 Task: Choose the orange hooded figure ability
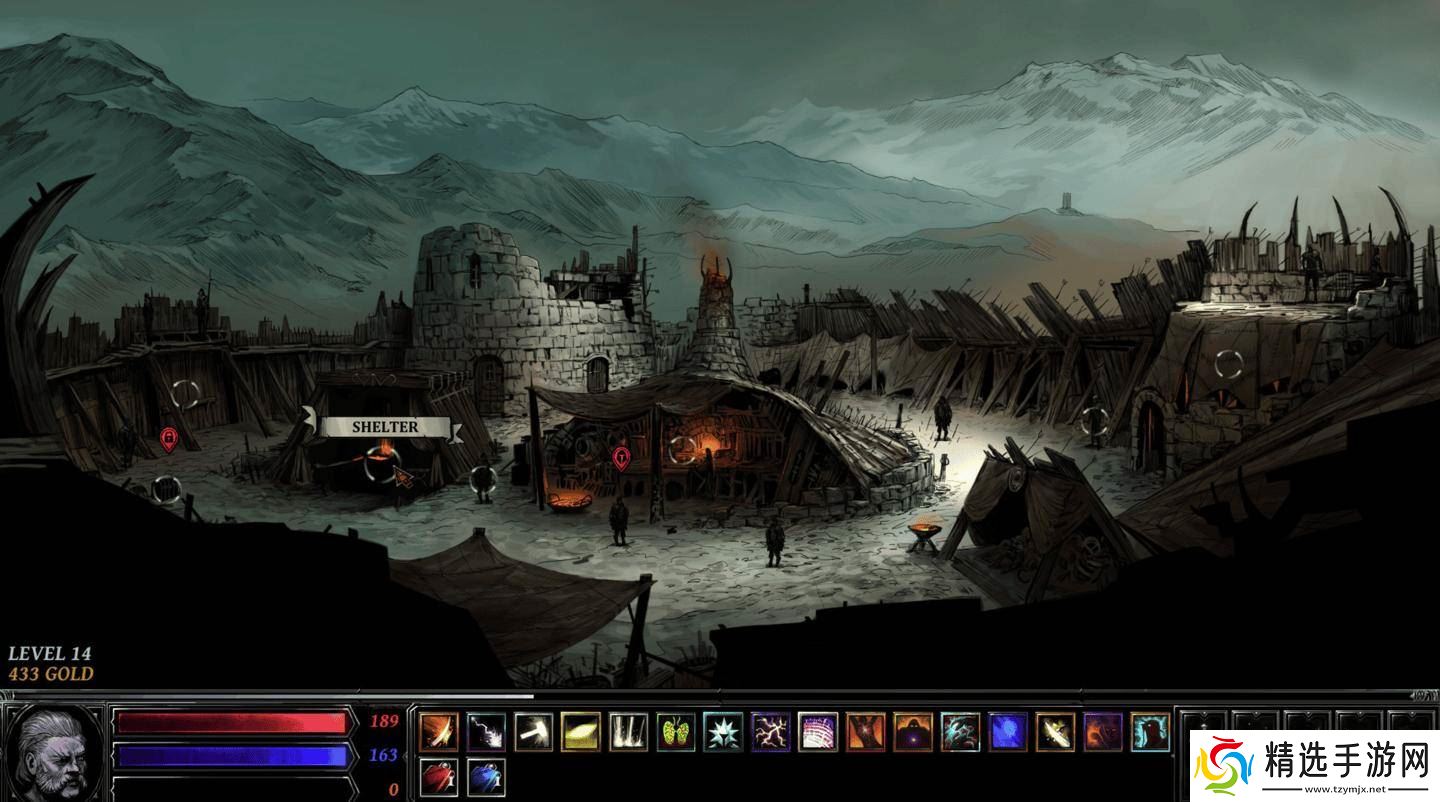click(913, 731)
